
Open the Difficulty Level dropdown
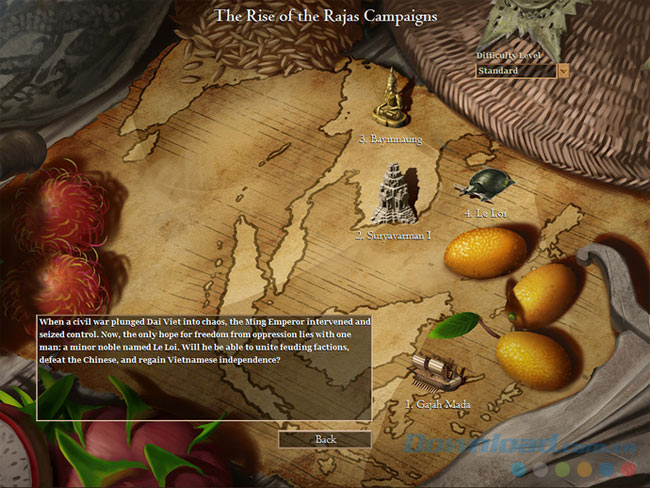tap(563, 71)
